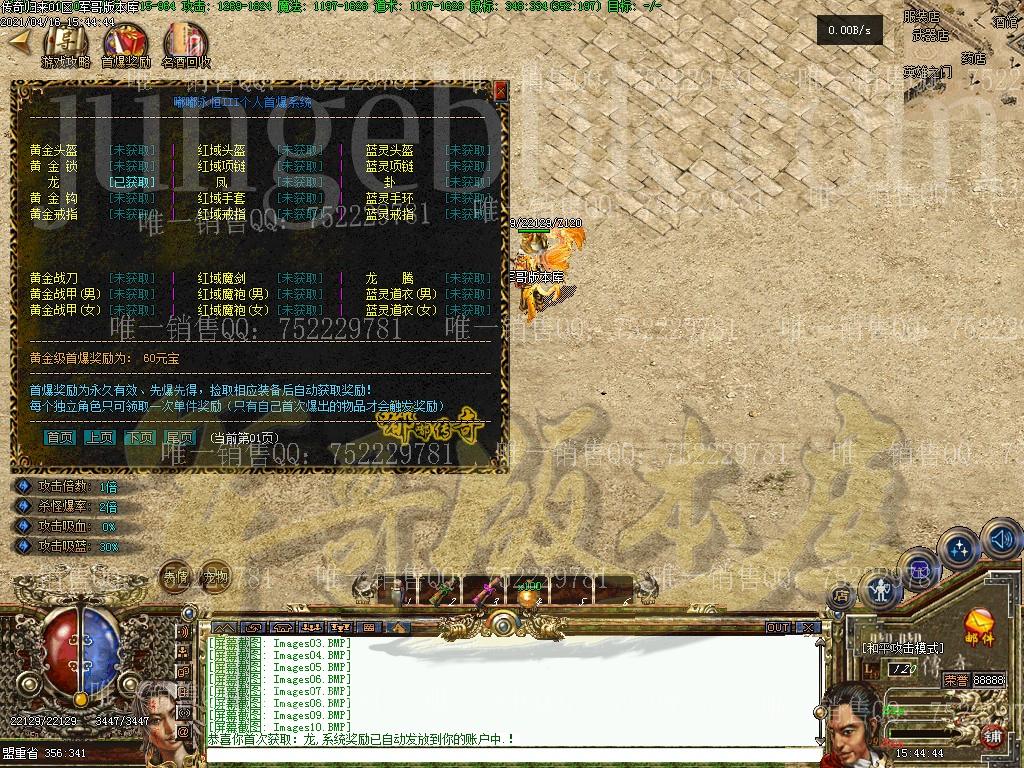This screenshot has width=1024, height=768.
Task: Click the sparkle stars round button
Action: click(960, 548)
